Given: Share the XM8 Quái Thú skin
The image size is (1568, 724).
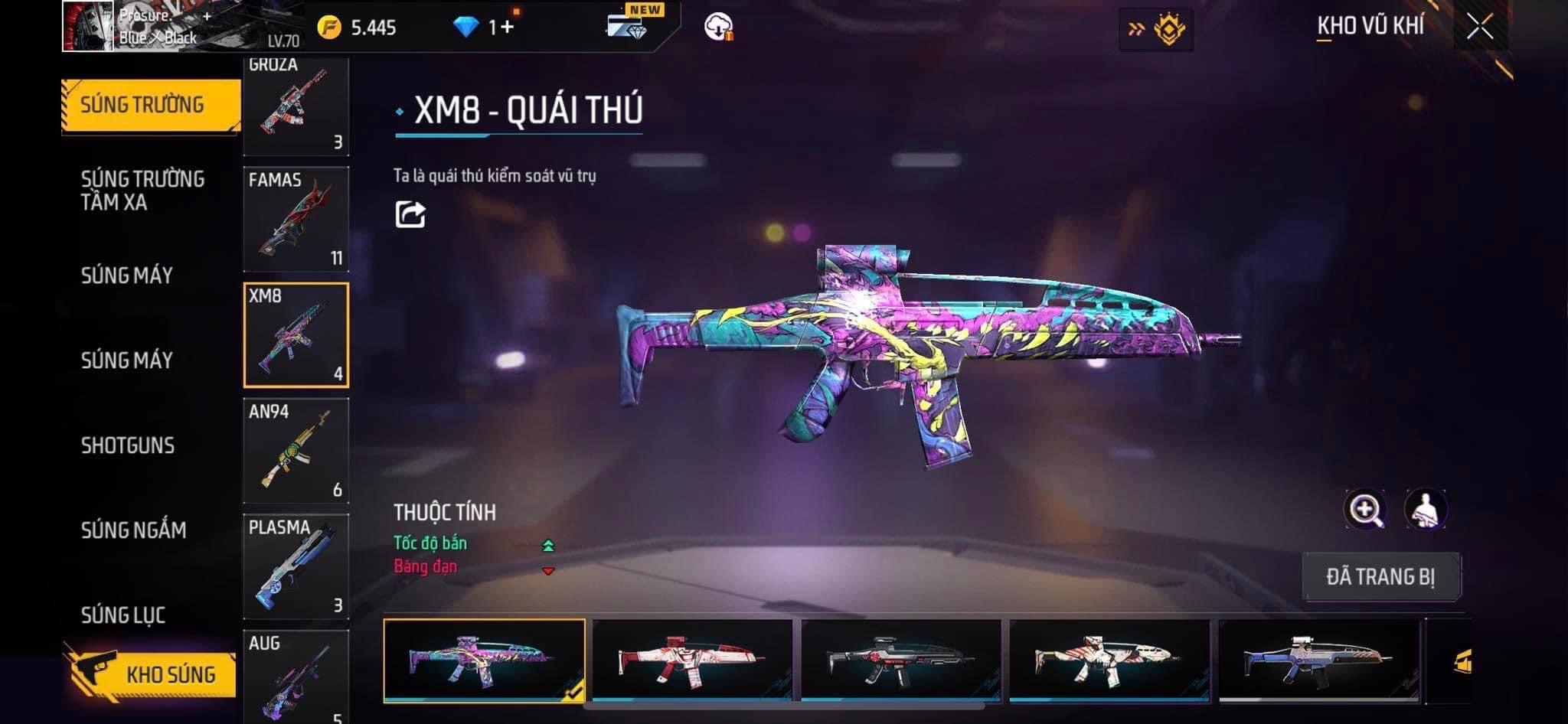Looking at the screenshot, I should (x=410, y=214).
